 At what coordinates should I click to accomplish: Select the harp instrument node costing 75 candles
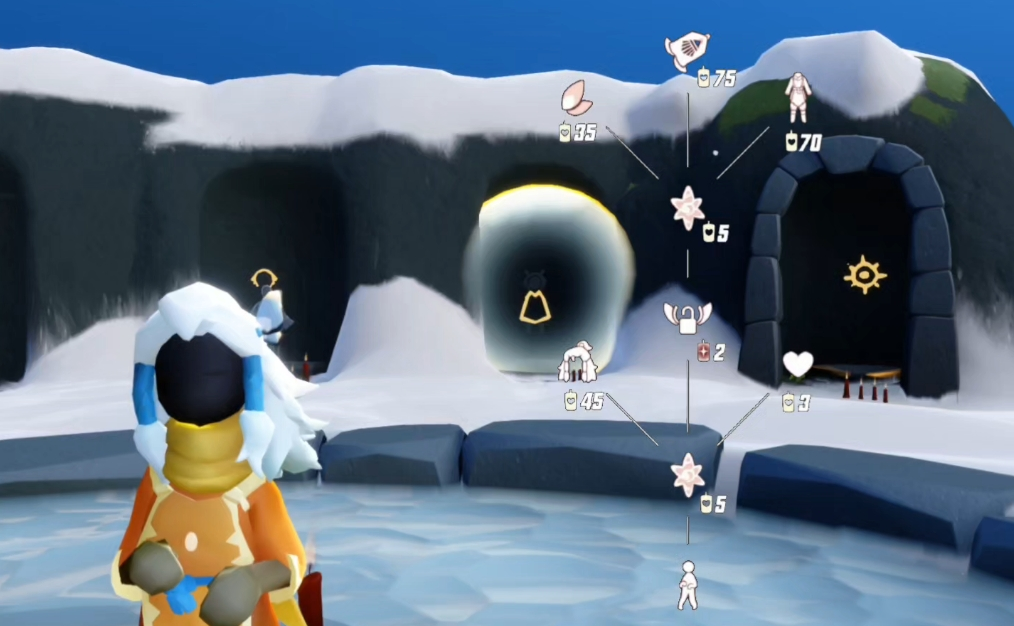(687, 50)
